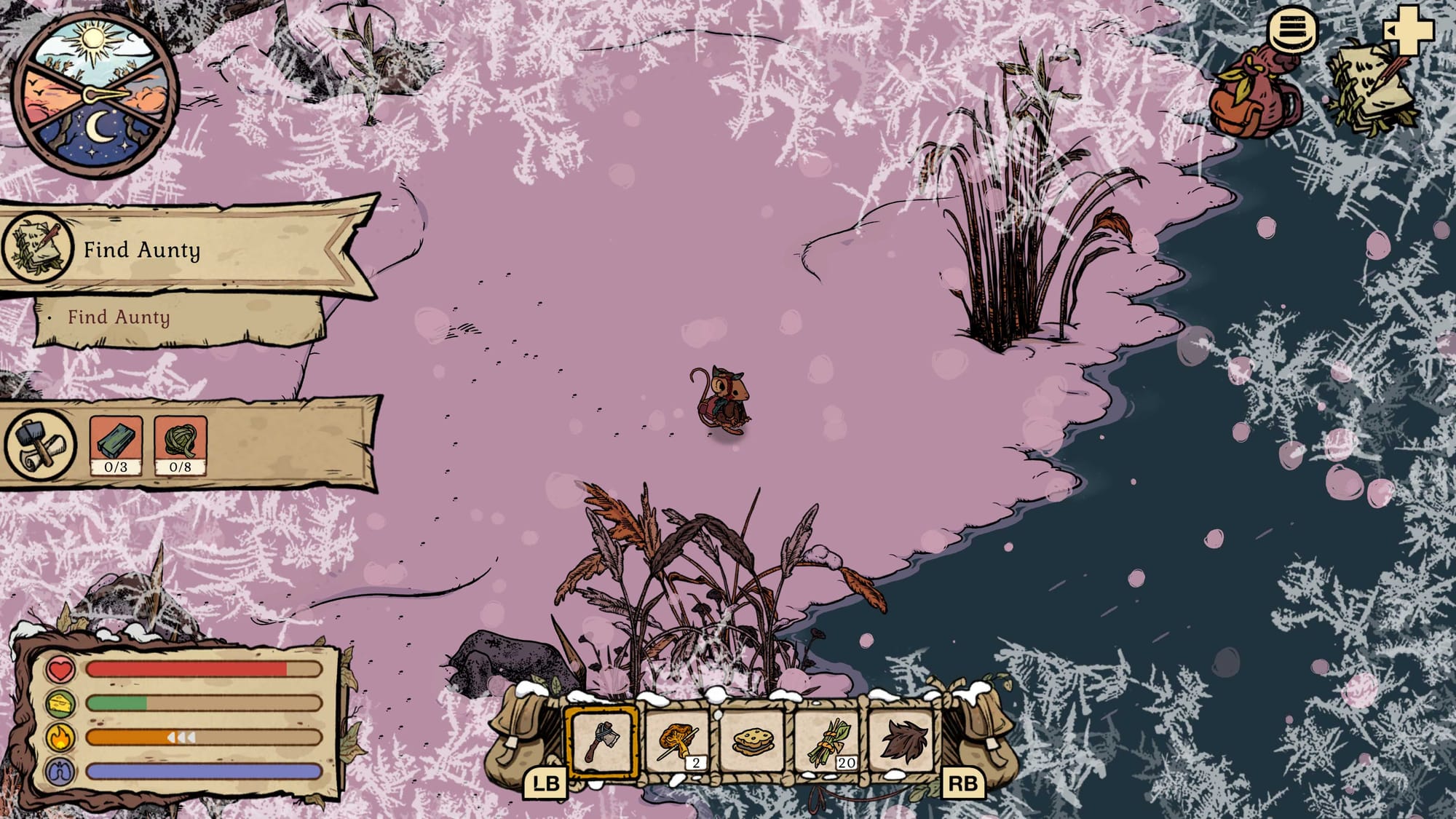Image resolution: width=1456 pixels, height=819 pixels.
Task: Select the axe in the first hotbar slot
Action: click(603, 740)
